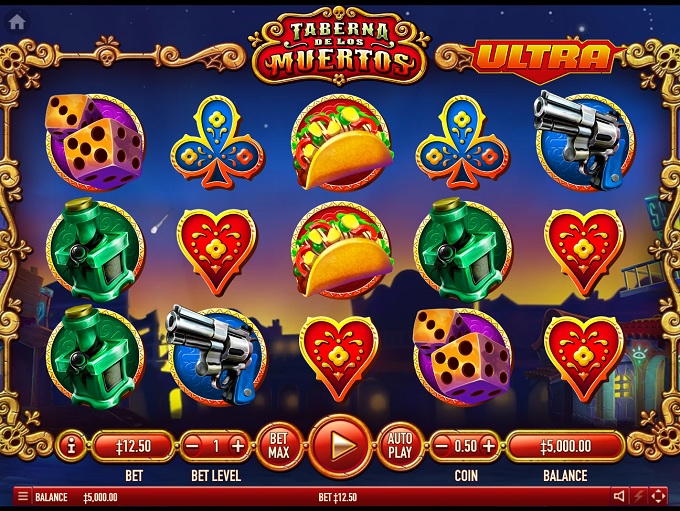Spin the reels with the play button
Image resolution: width=680 pixels, height=511 pixels.
pos(340,445)
